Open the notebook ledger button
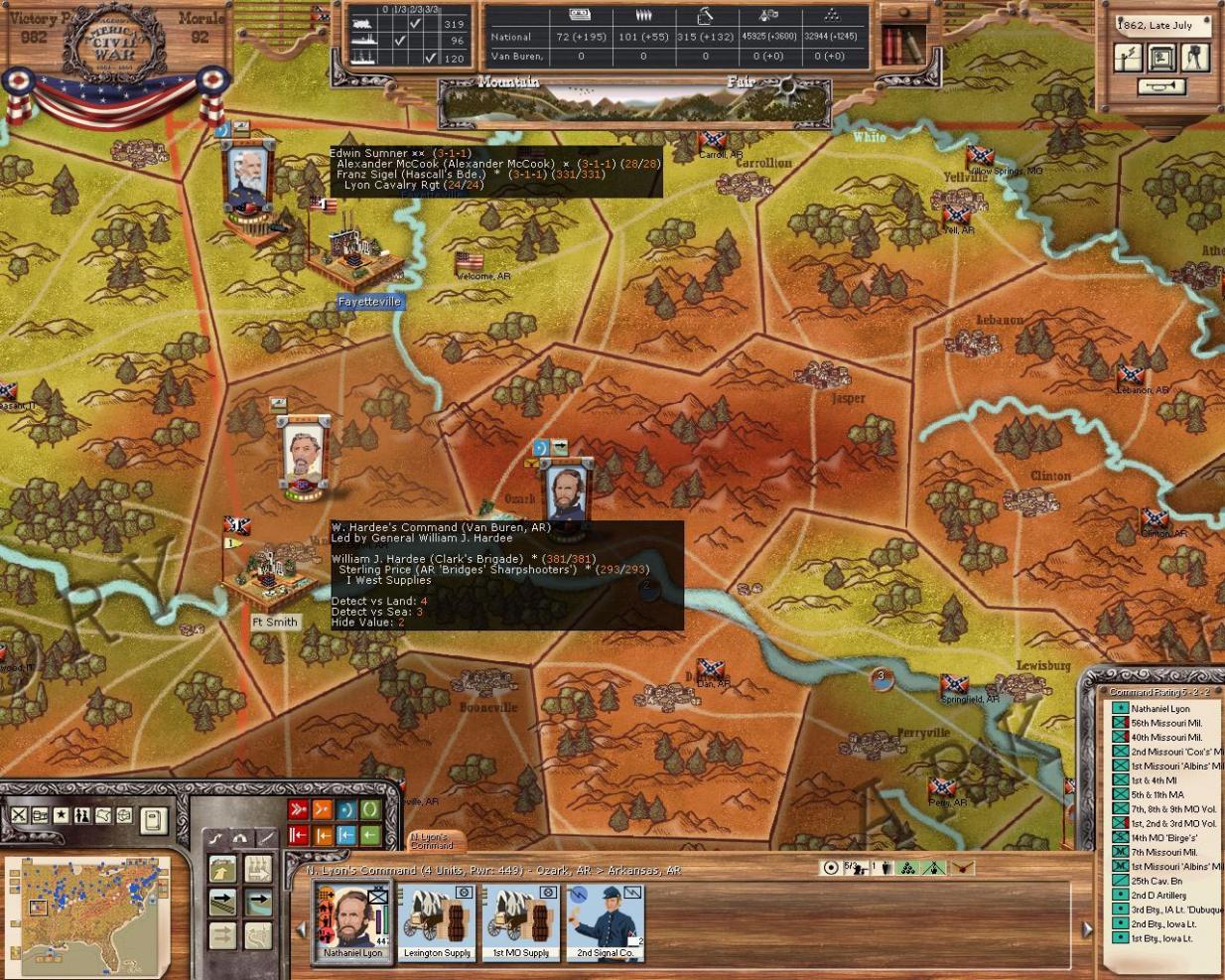1225x980 pixels. [x=153, y=819]
